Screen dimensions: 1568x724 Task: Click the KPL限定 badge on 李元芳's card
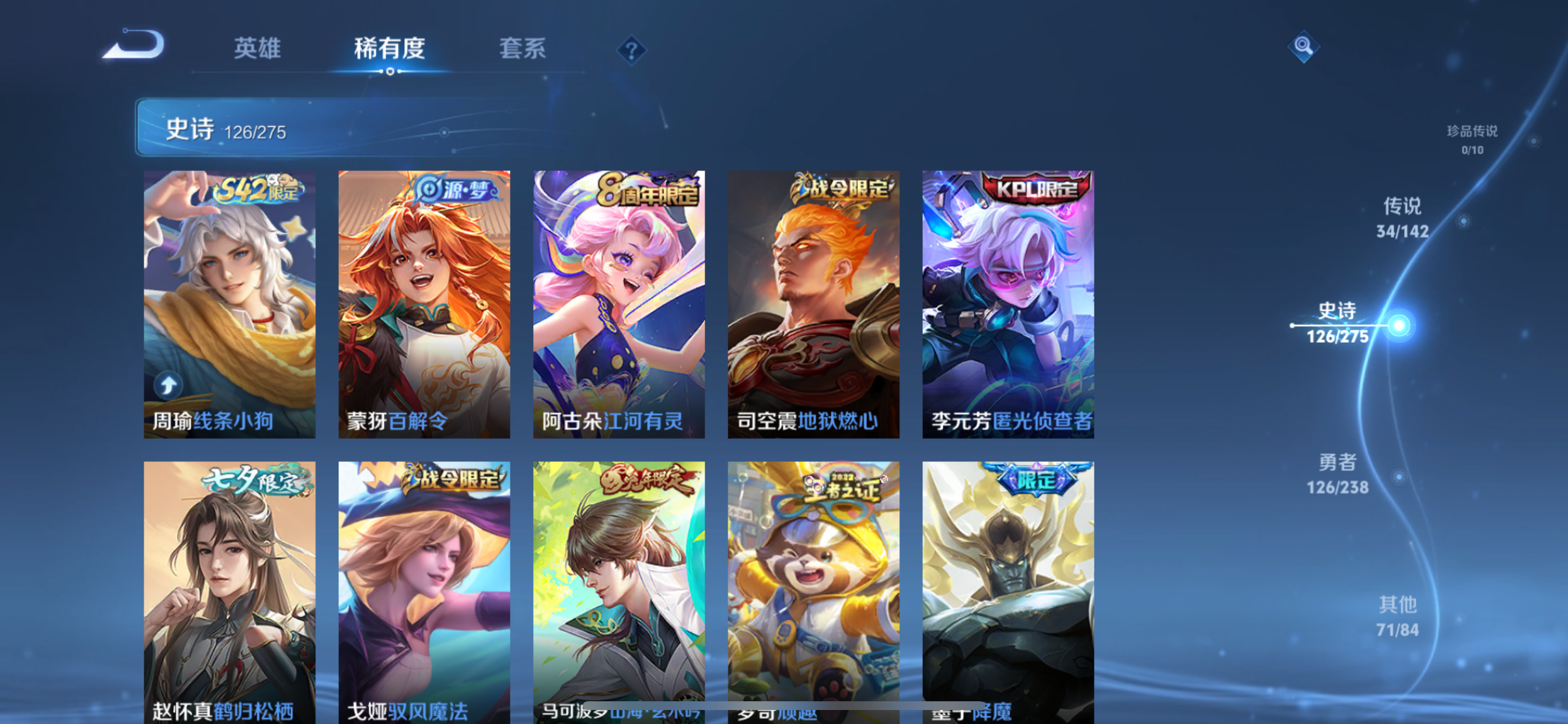pyautogui.click(x=1032, y=188)
